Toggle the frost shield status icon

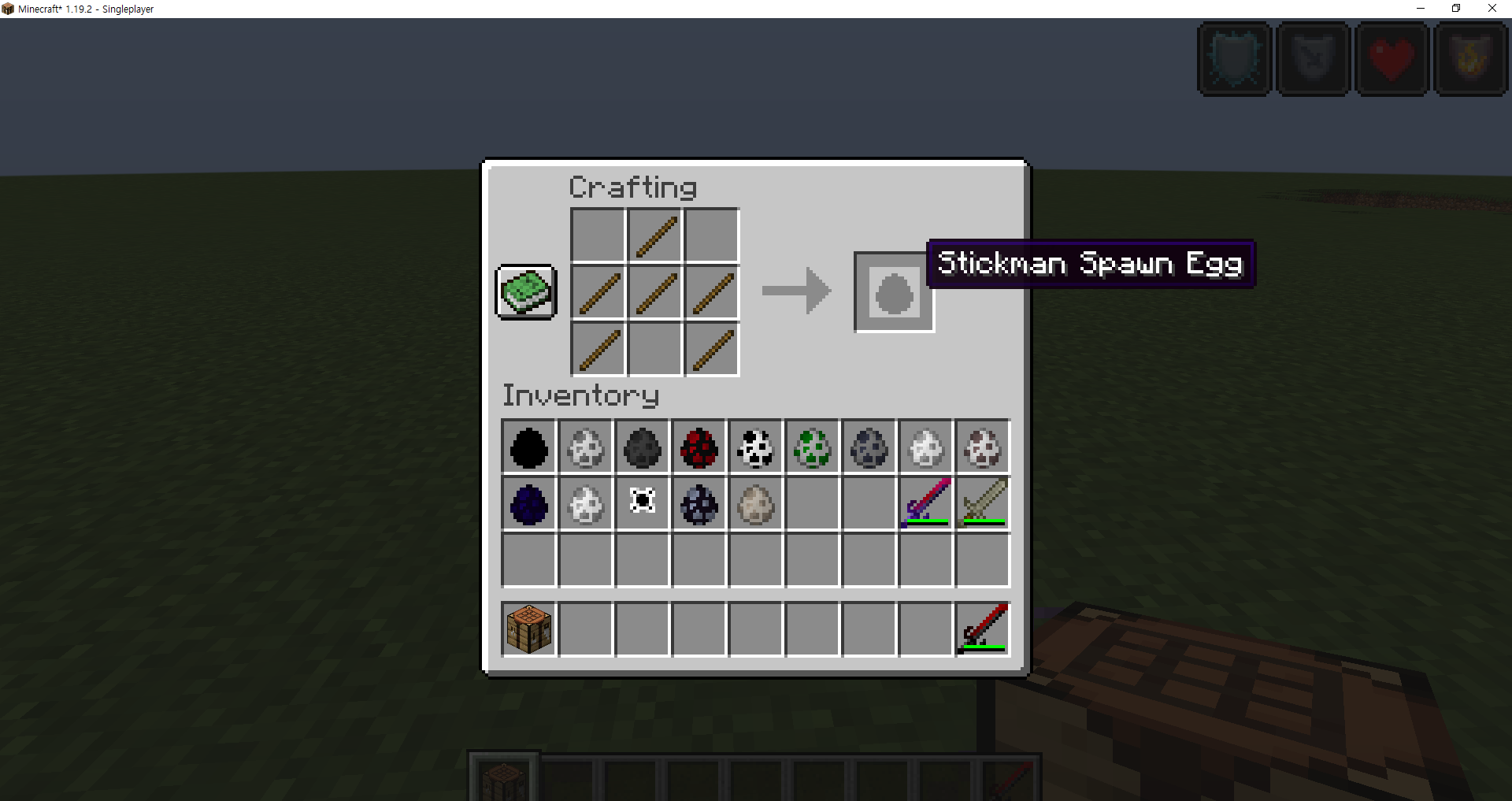(x=1233, y=59)
